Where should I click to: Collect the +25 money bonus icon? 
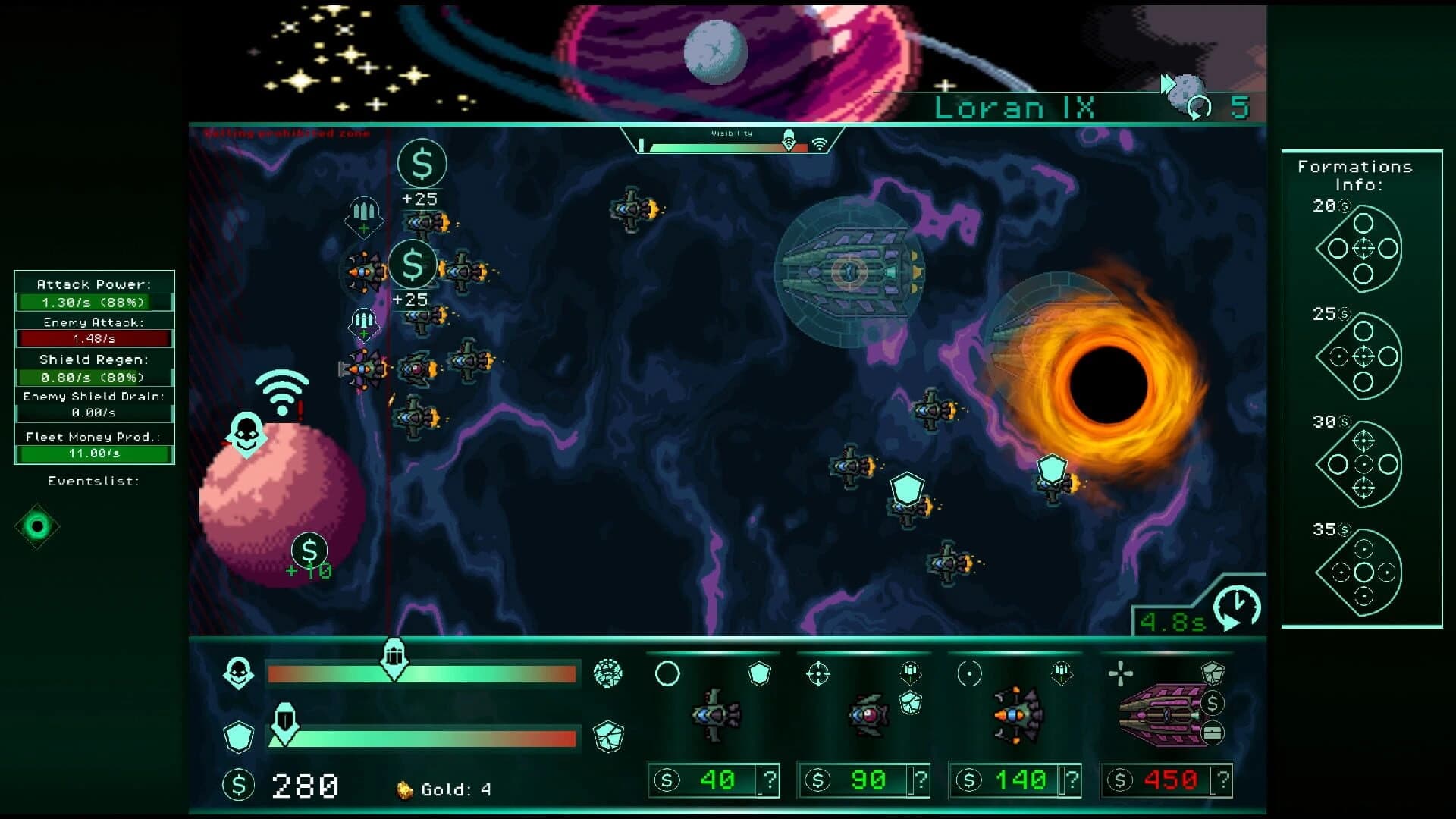point(422,164)
